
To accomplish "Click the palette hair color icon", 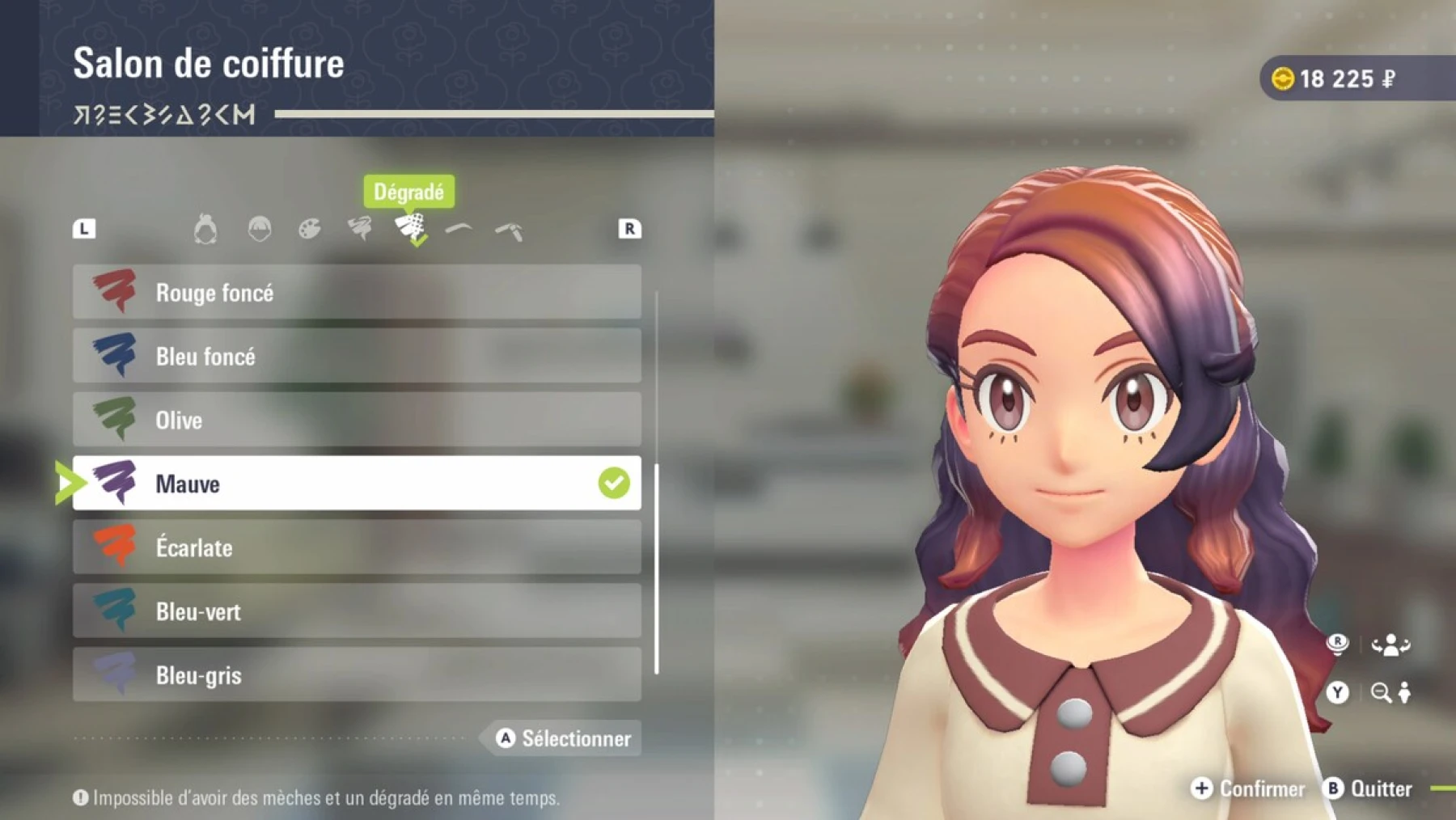I will click(309, 230).
